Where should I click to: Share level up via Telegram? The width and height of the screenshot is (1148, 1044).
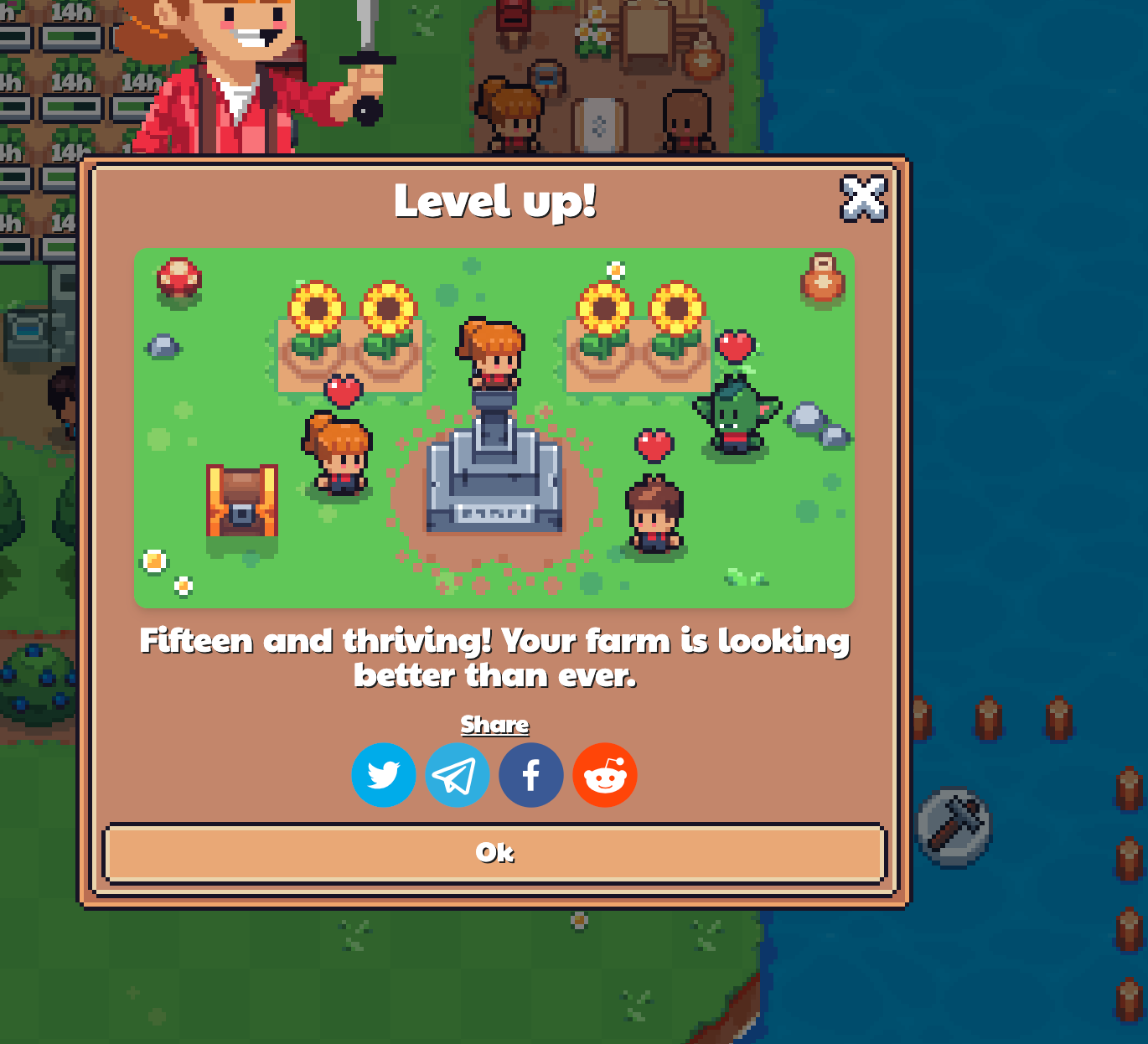tap(458, 775)
